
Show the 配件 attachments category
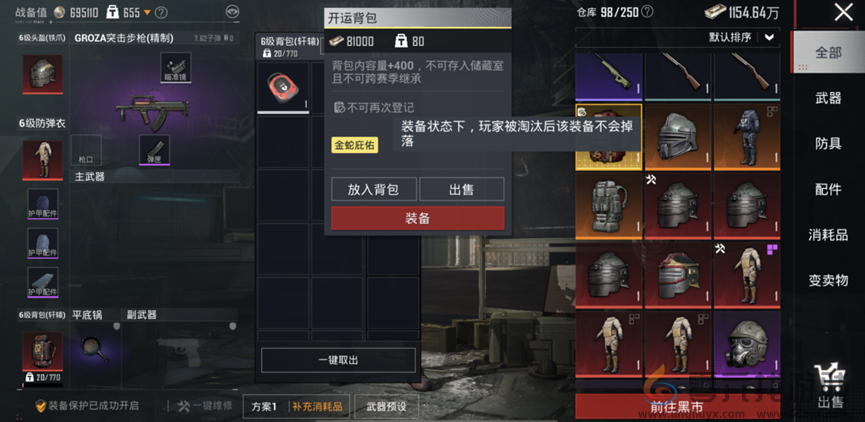coord(828,189)
